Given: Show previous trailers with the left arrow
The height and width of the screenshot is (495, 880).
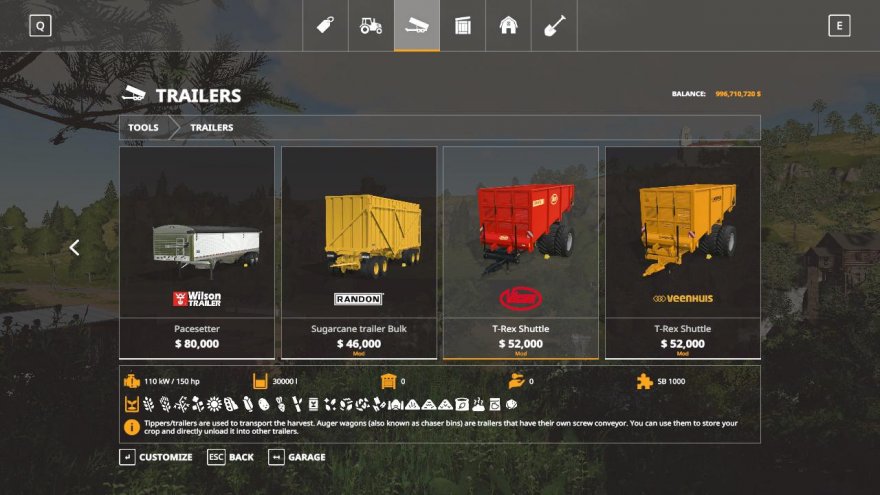Looking at the screenshot, I should (x=74, y=248).
